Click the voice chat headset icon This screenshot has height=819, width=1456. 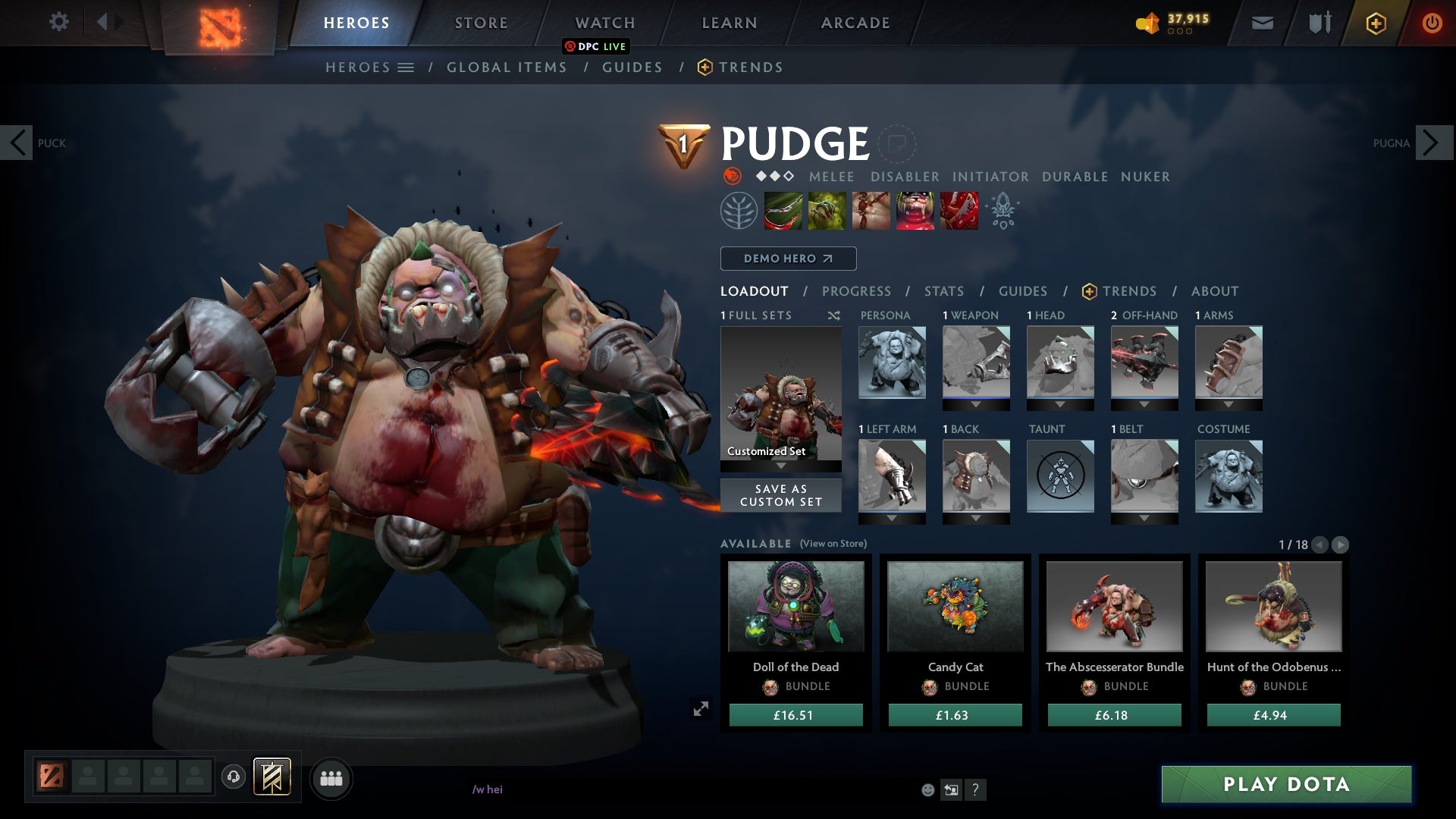(233, 777)
